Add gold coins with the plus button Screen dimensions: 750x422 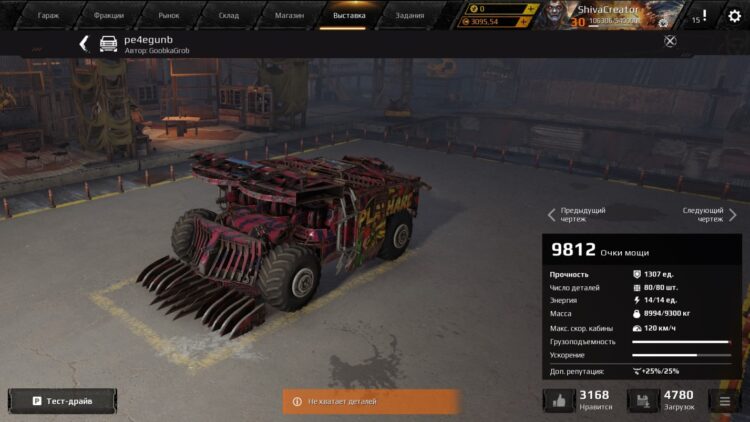click(x=532, y=9)
